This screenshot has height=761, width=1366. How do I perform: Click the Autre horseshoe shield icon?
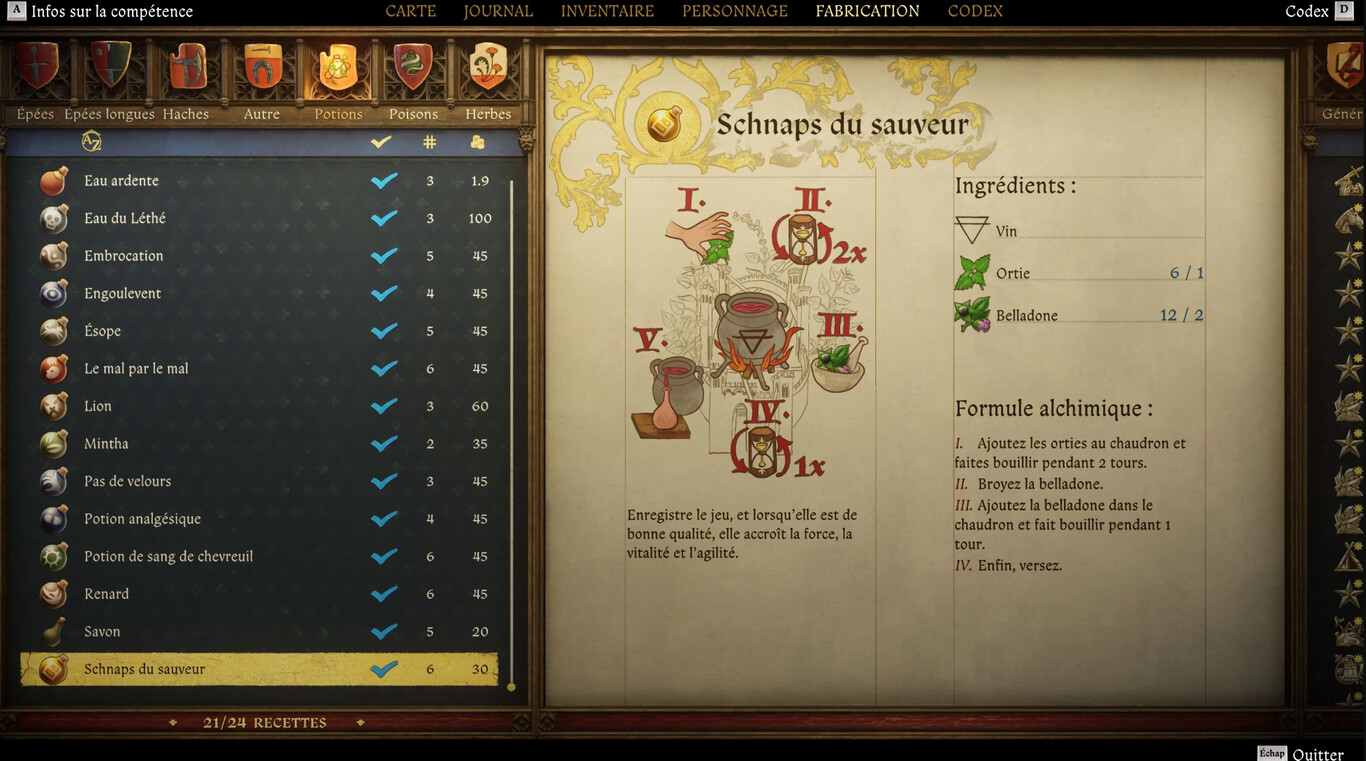(x=261, y=70)
